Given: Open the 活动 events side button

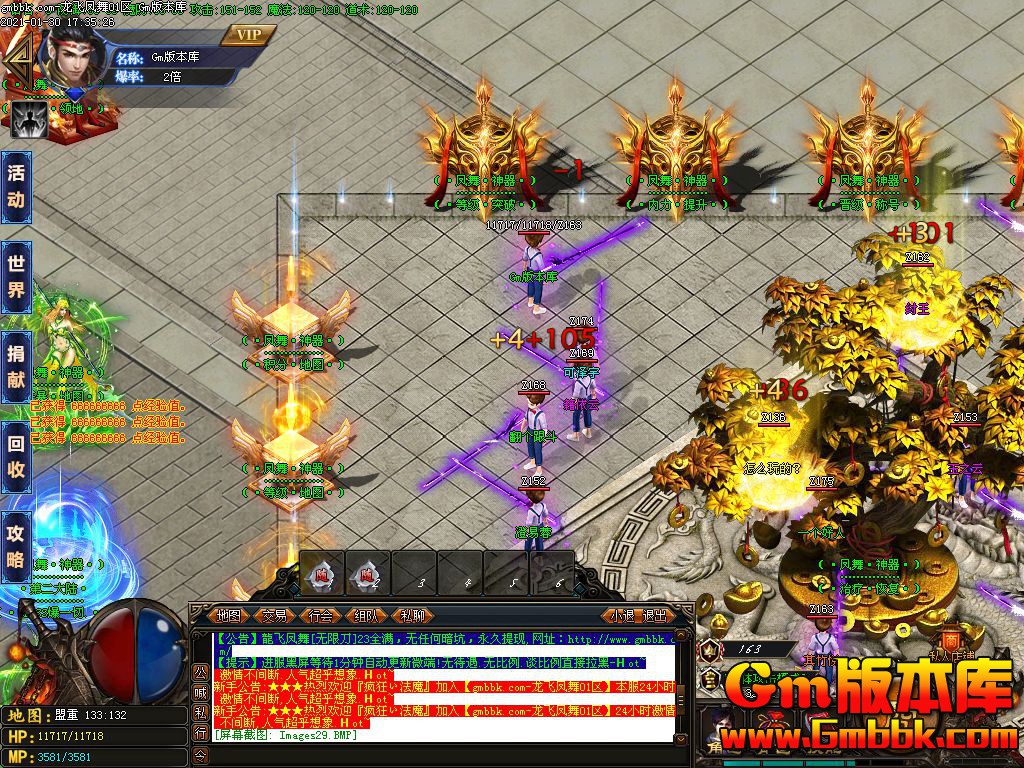Looking at the screenshot, I should click(x=16, y=186).
